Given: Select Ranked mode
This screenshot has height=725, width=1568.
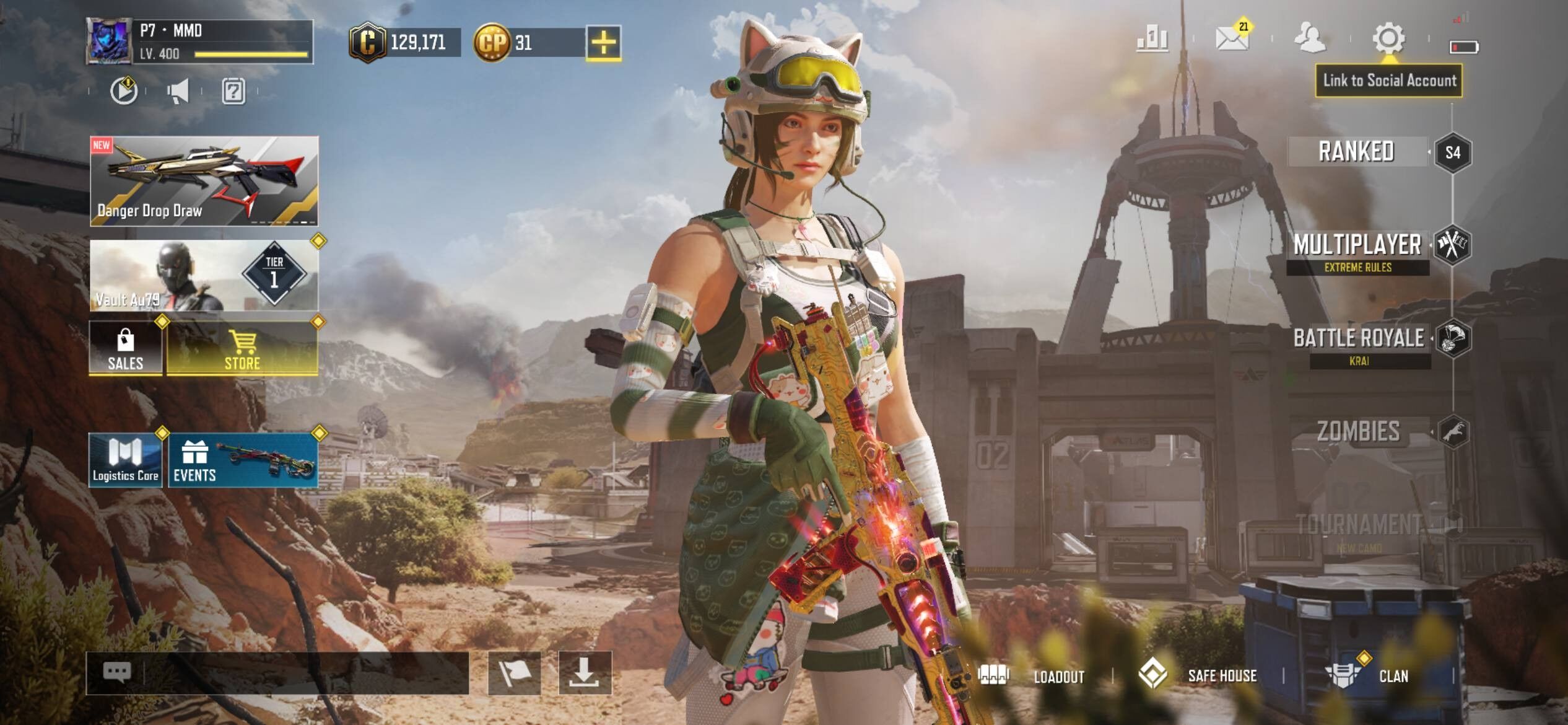Looking at the screenshot, I should click(1356, 152).
